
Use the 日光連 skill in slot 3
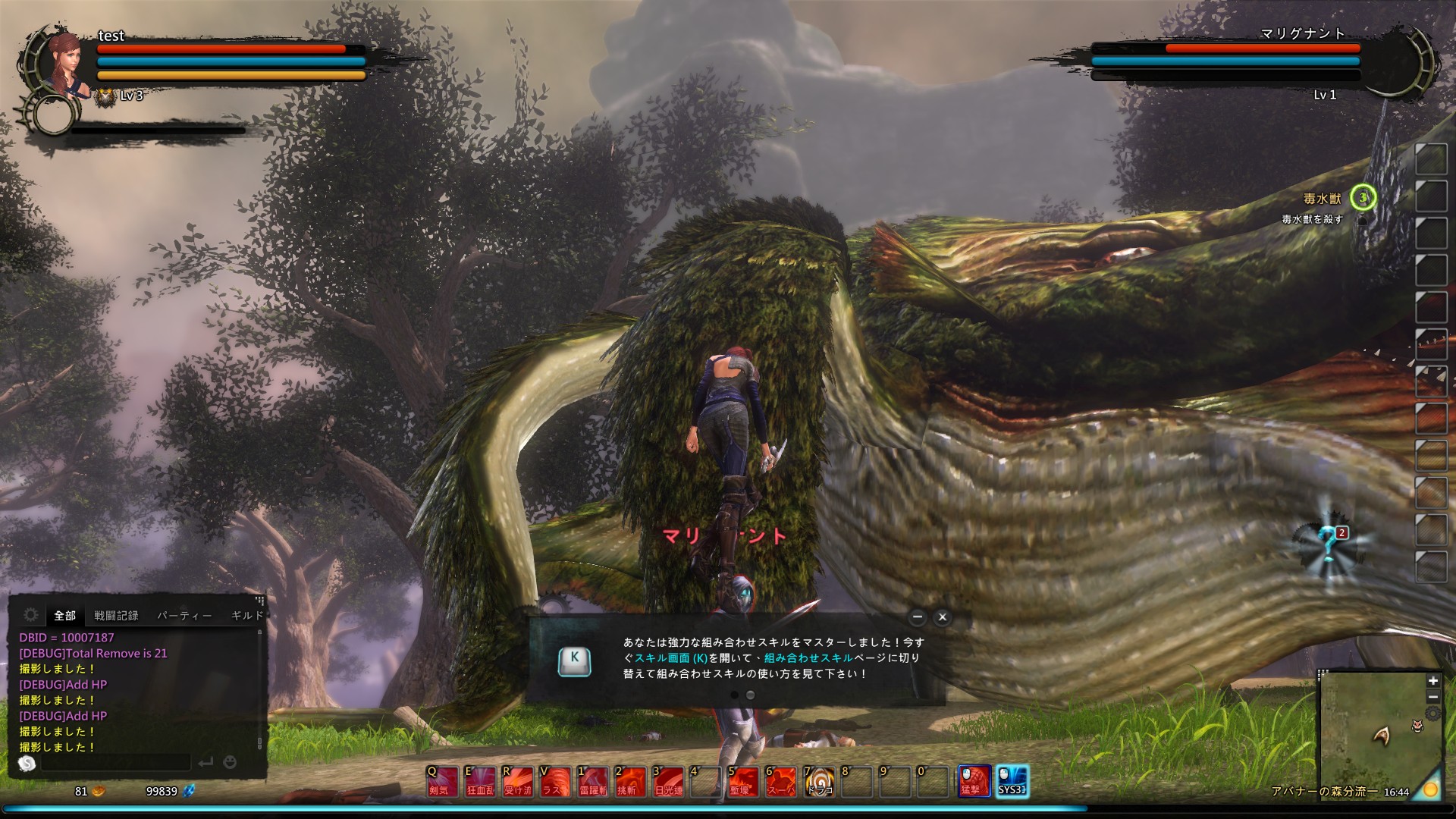click(x=668, y=781)
